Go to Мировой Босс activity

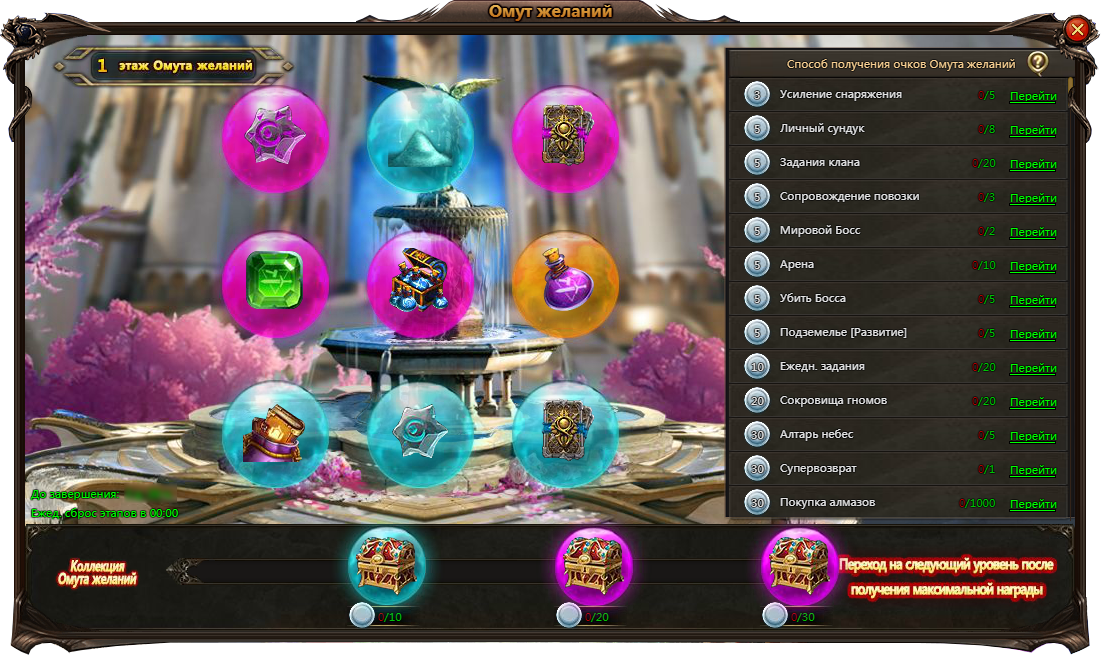pos(1033,232)
